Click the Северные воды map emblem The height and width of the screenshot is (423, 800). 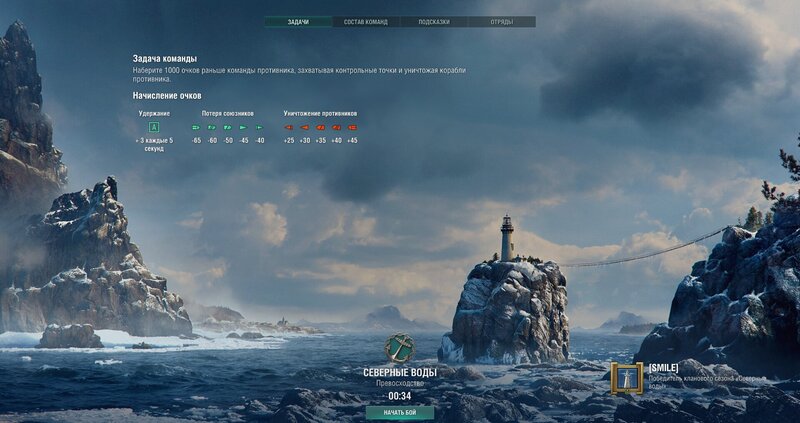coord(400,348)
